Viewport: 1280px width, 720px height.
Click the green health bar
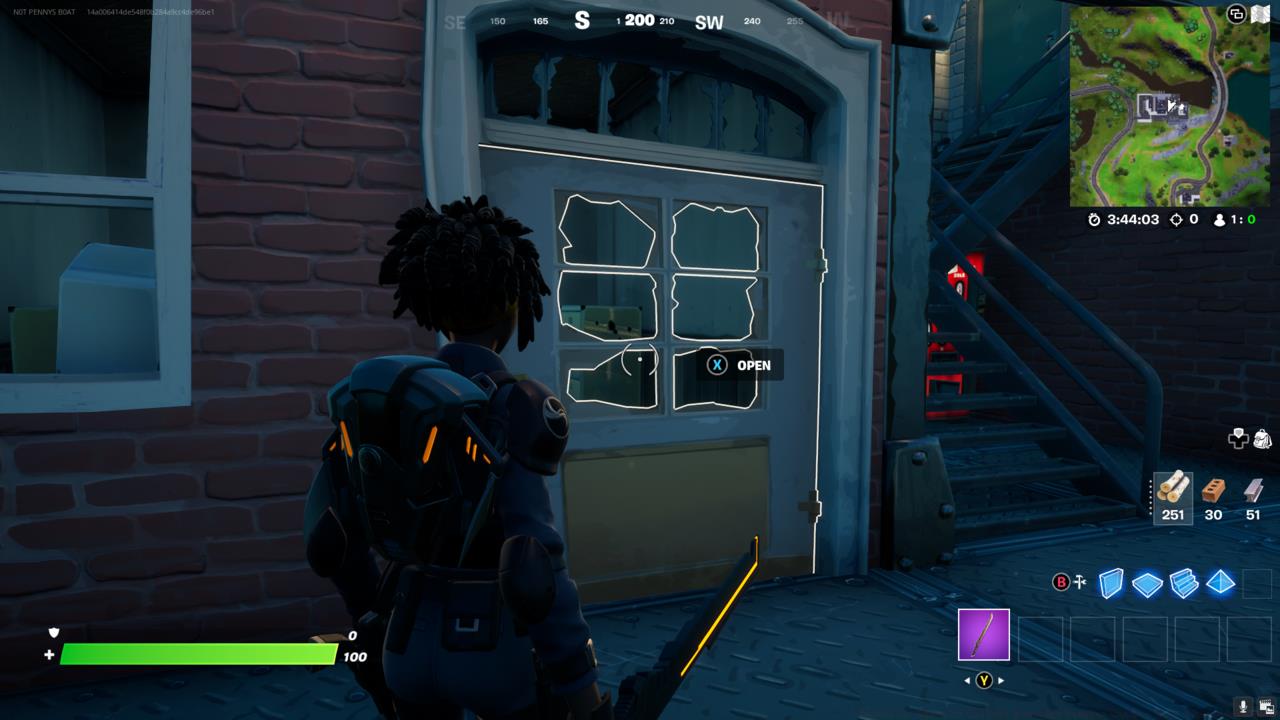click(200, 651)
